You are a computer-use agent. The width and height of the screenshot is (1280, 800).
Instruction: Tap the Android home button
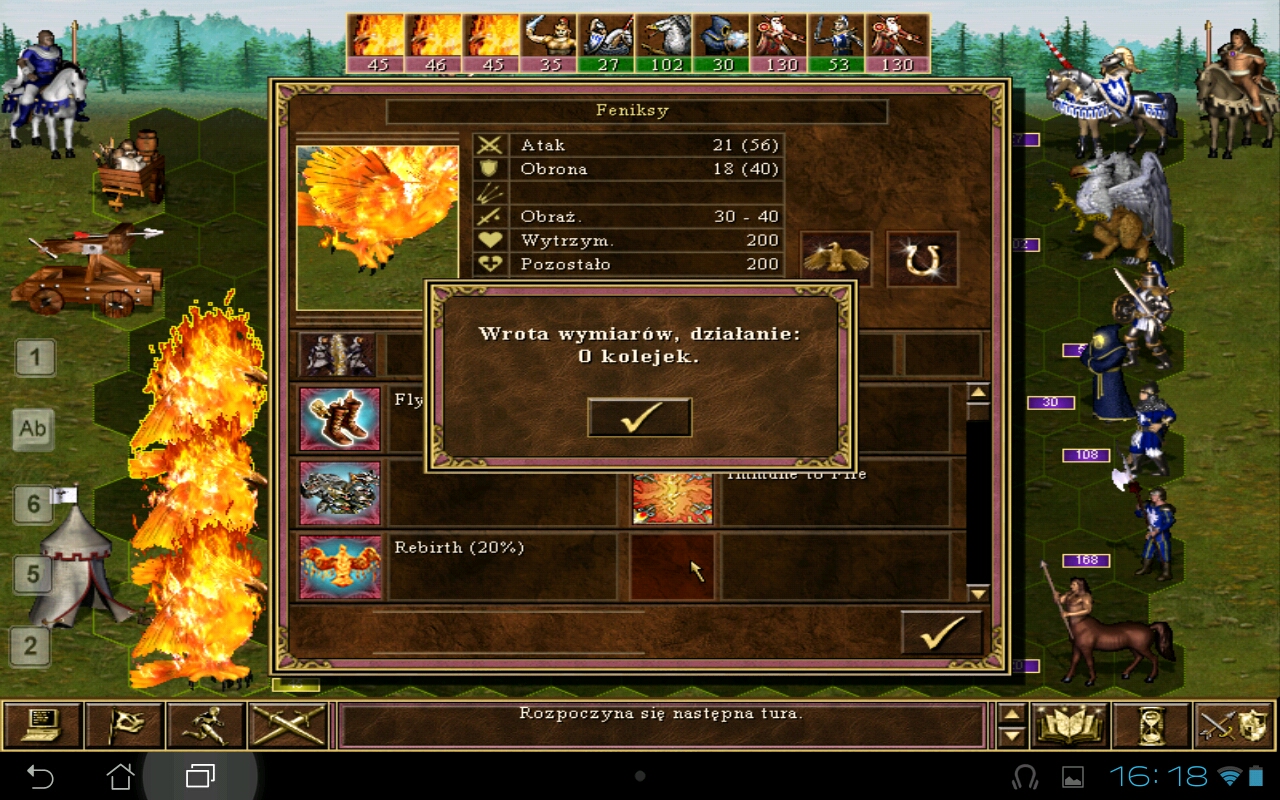click(120, 776)
